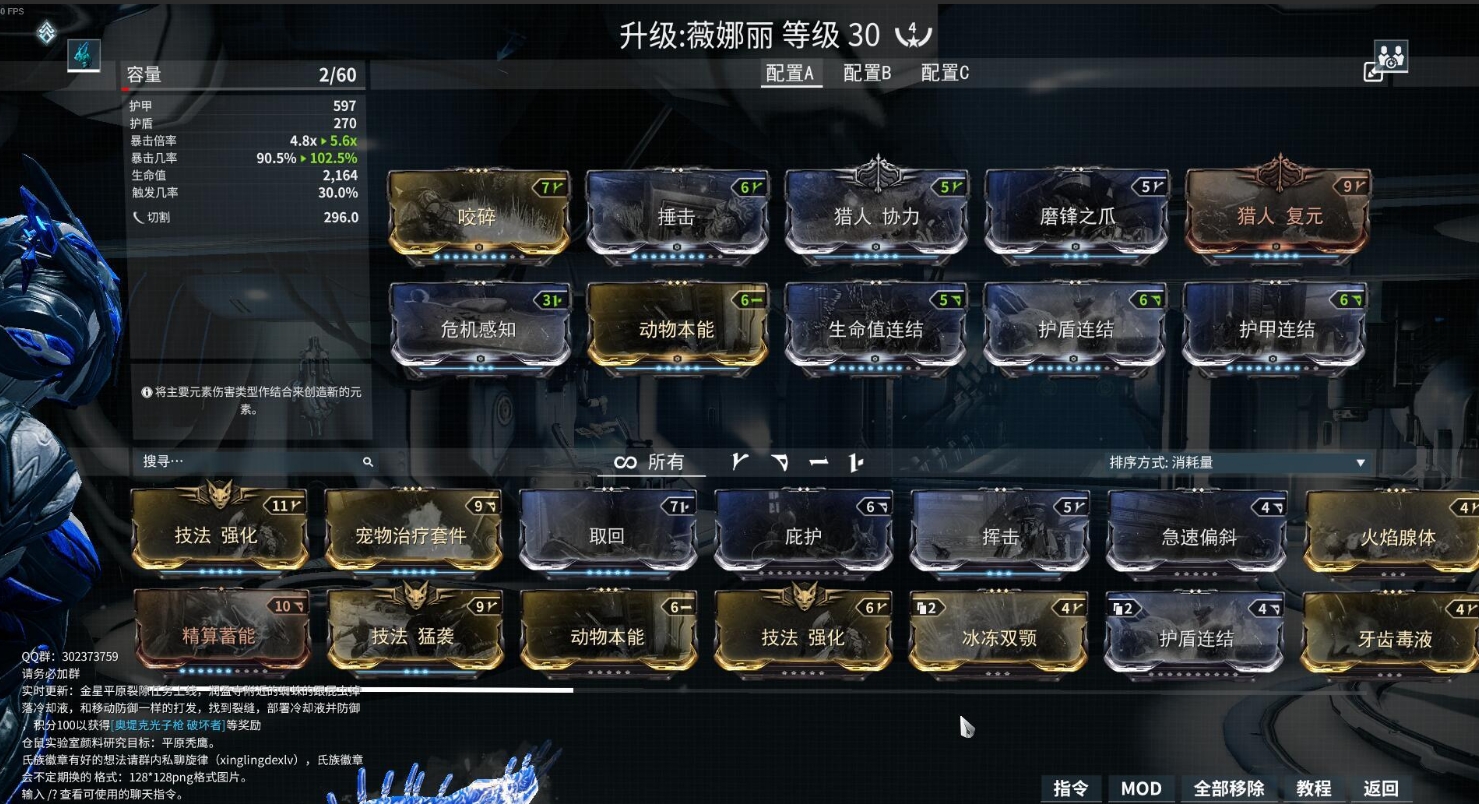Select the equipped 护甲连结 mod
Image resolution: width=1479 pixels, height=804 pixels.
1275,329
